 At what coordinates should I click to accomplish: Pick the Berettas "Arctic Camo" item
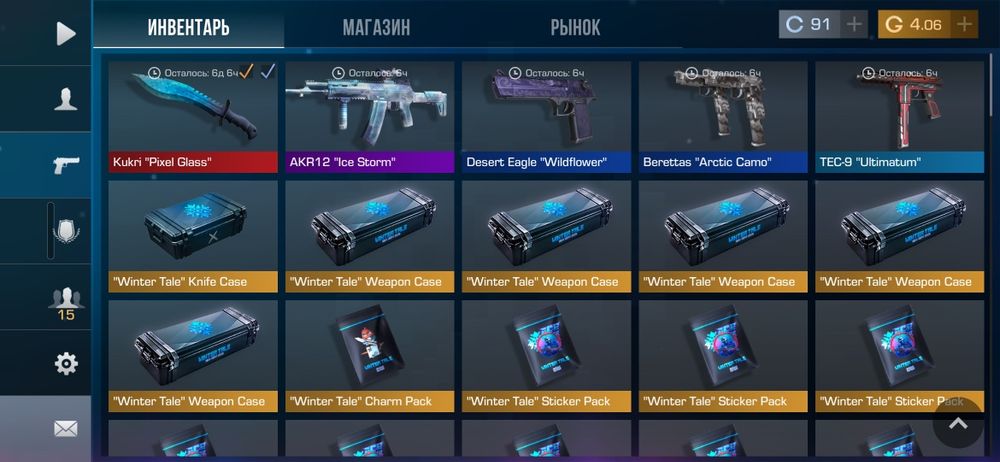coord(723,116)
